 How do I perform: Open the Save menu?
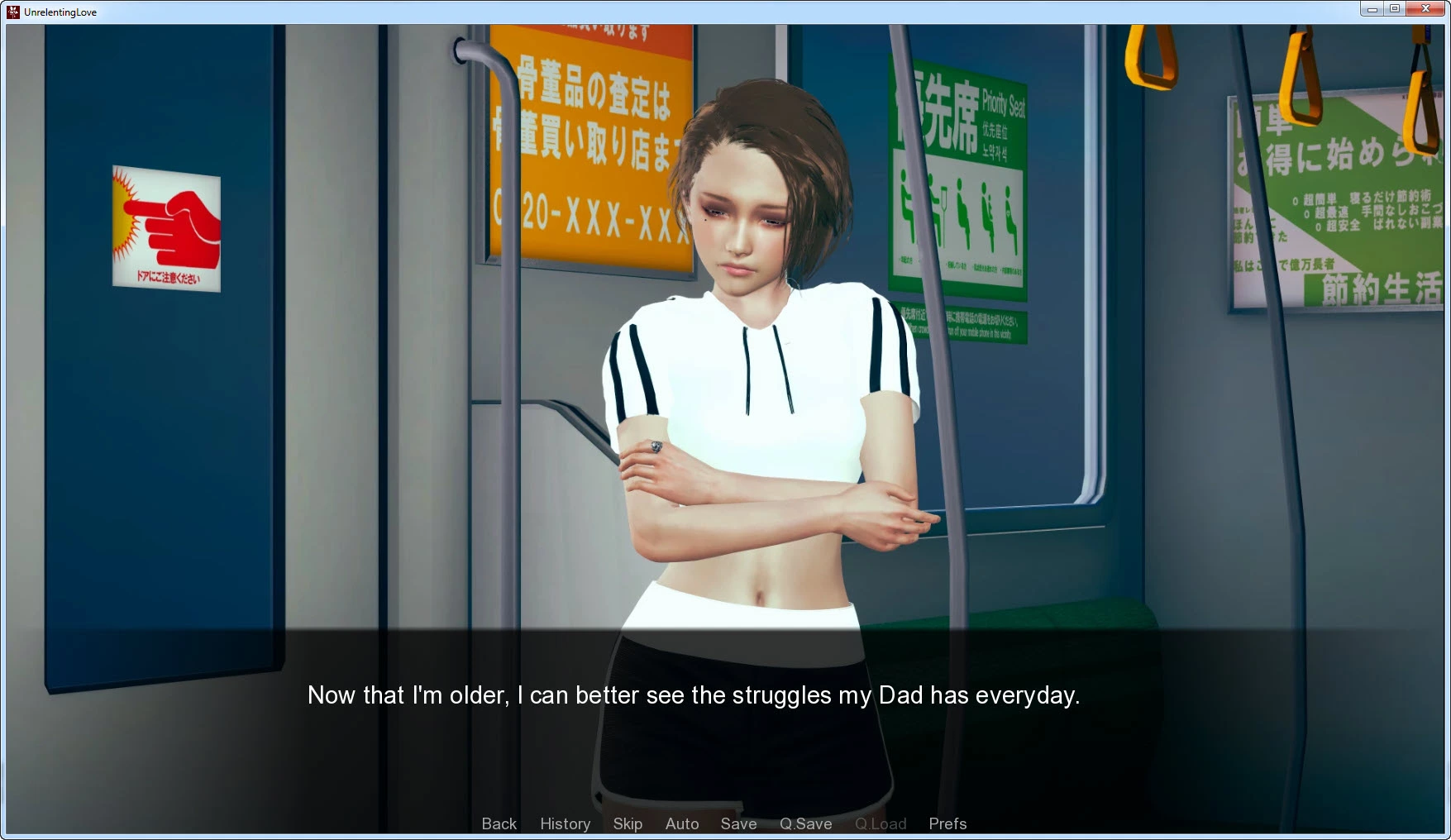click(738, 823)
